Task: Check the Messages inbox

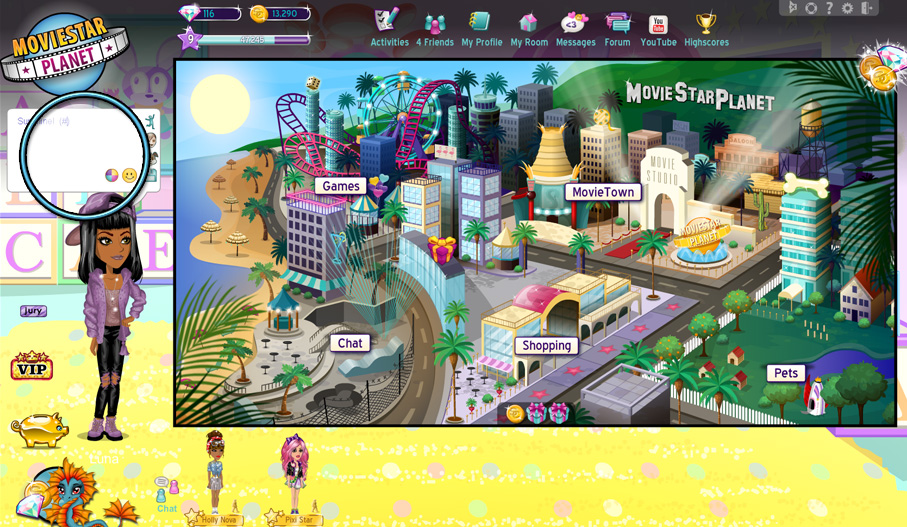Action: coord(575,27)
